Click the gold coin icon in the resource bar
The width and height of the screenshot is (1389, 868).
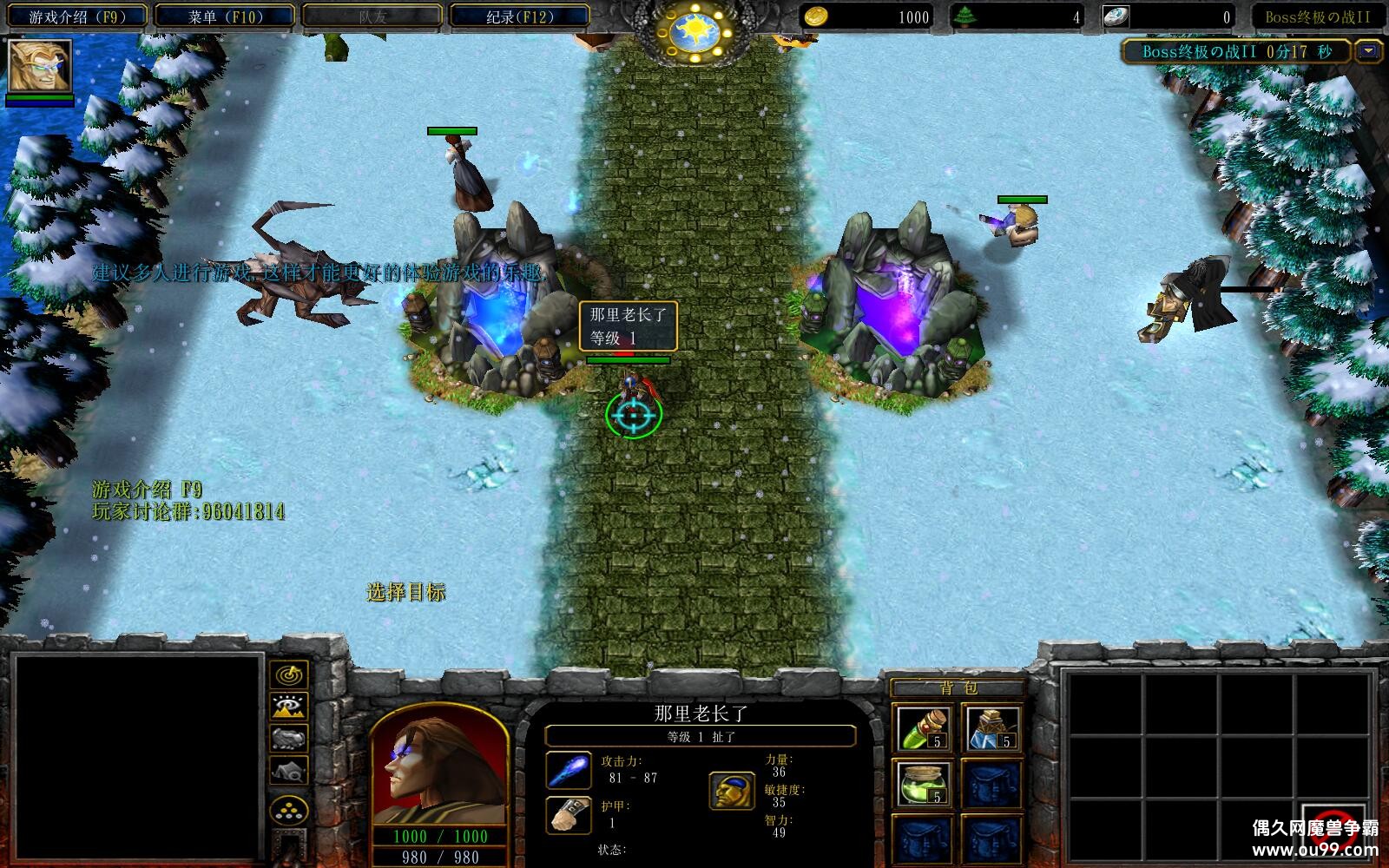[x=817, y=16]
